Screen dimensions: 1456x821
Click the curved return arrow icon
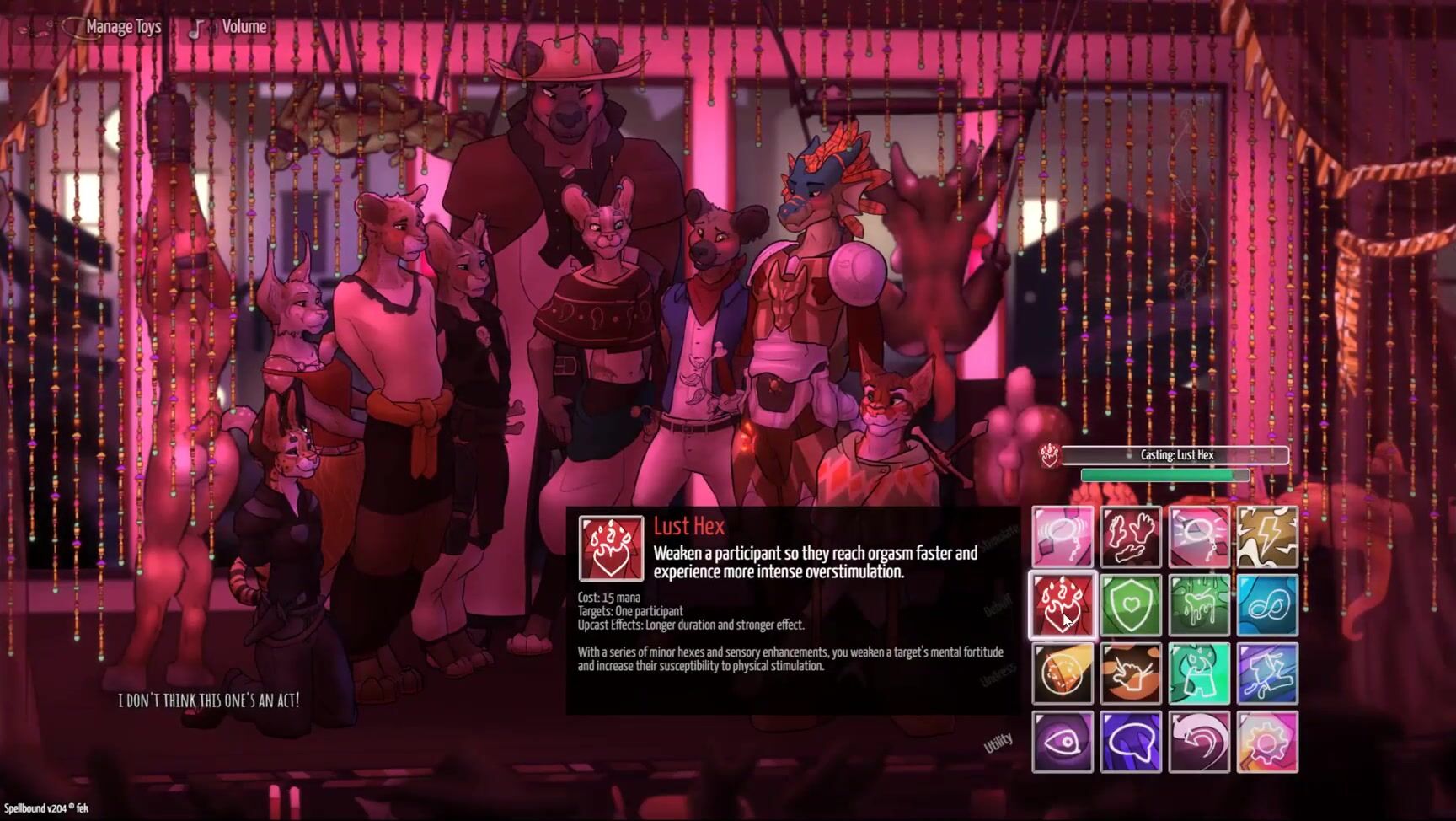(1199, 742)
